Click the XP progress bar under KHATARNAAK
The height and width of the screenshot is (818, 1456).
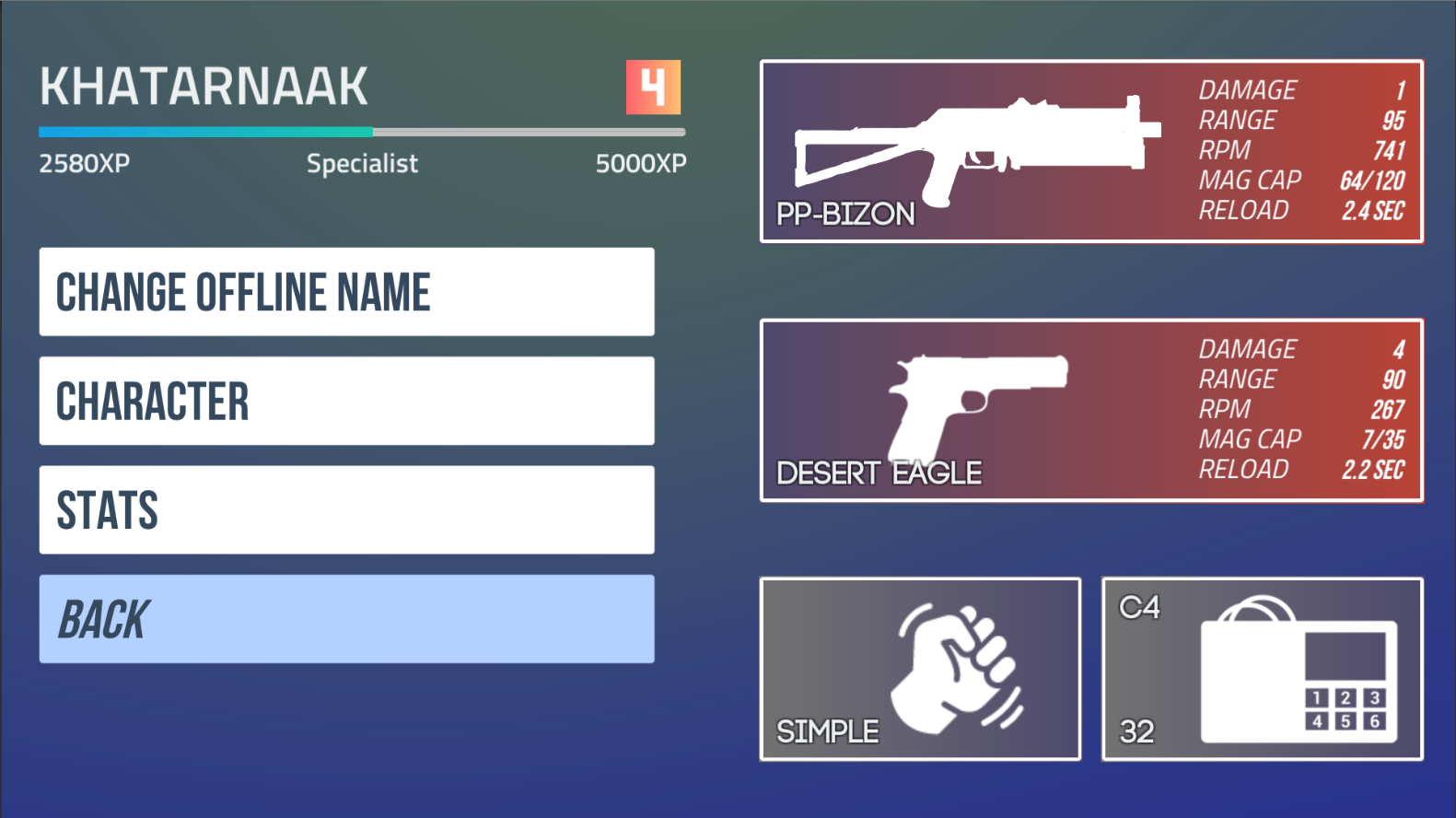tap(363, 131)
